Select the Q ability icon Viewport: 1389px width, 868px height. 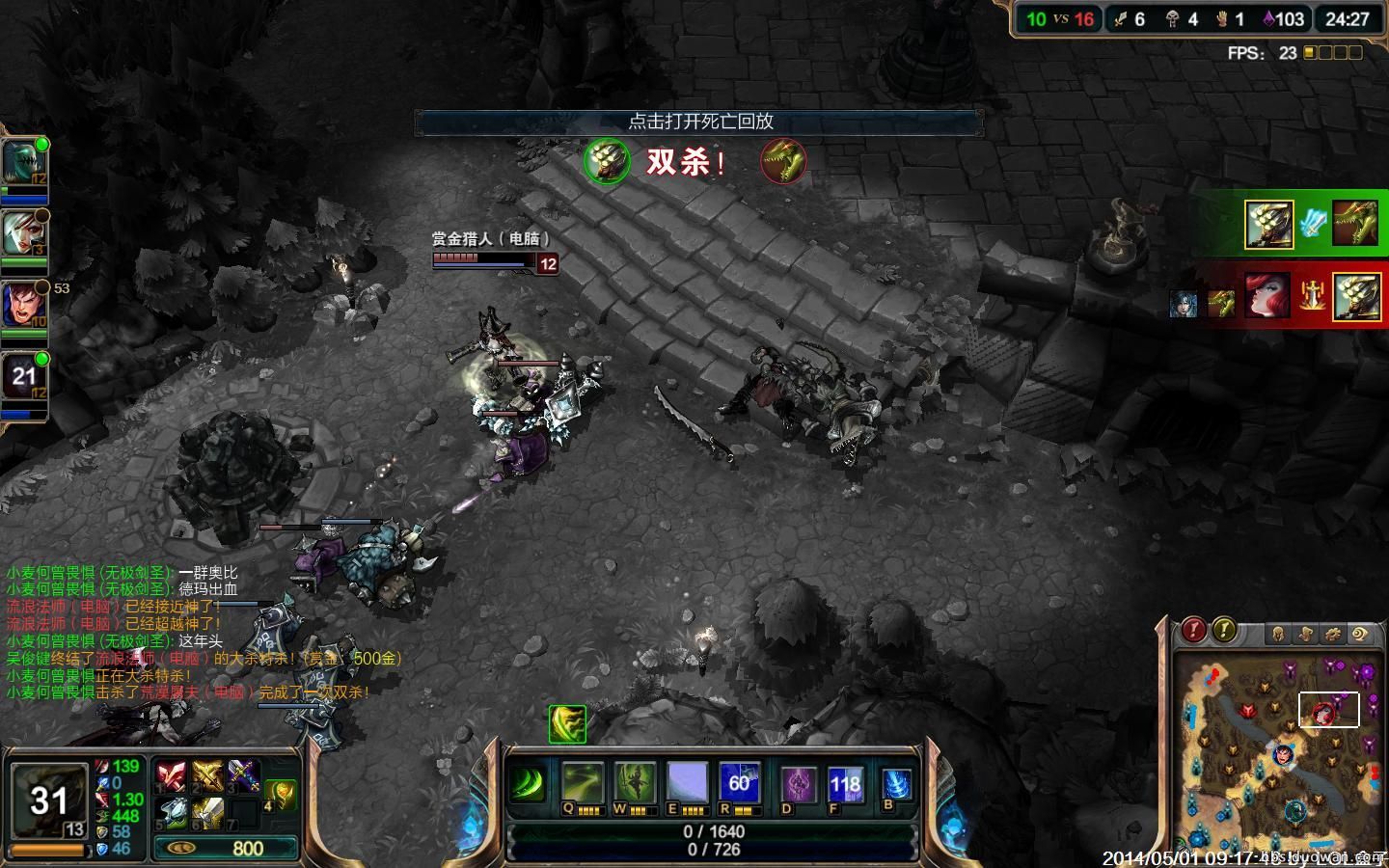tap(582, 783)
